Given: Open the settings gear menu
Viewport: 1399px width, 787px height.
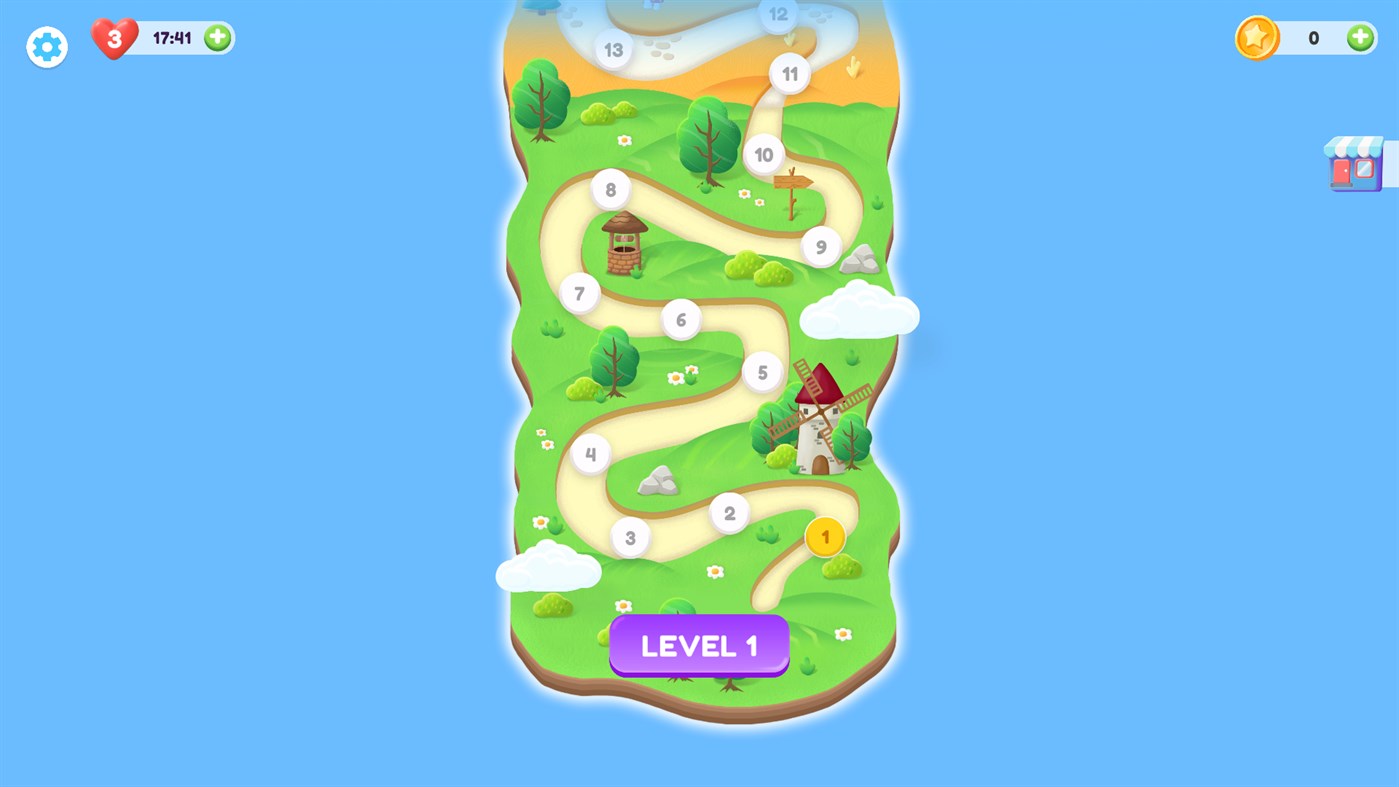Looking at the screenshot, I should pyautogui.click(x=46, y=46).
